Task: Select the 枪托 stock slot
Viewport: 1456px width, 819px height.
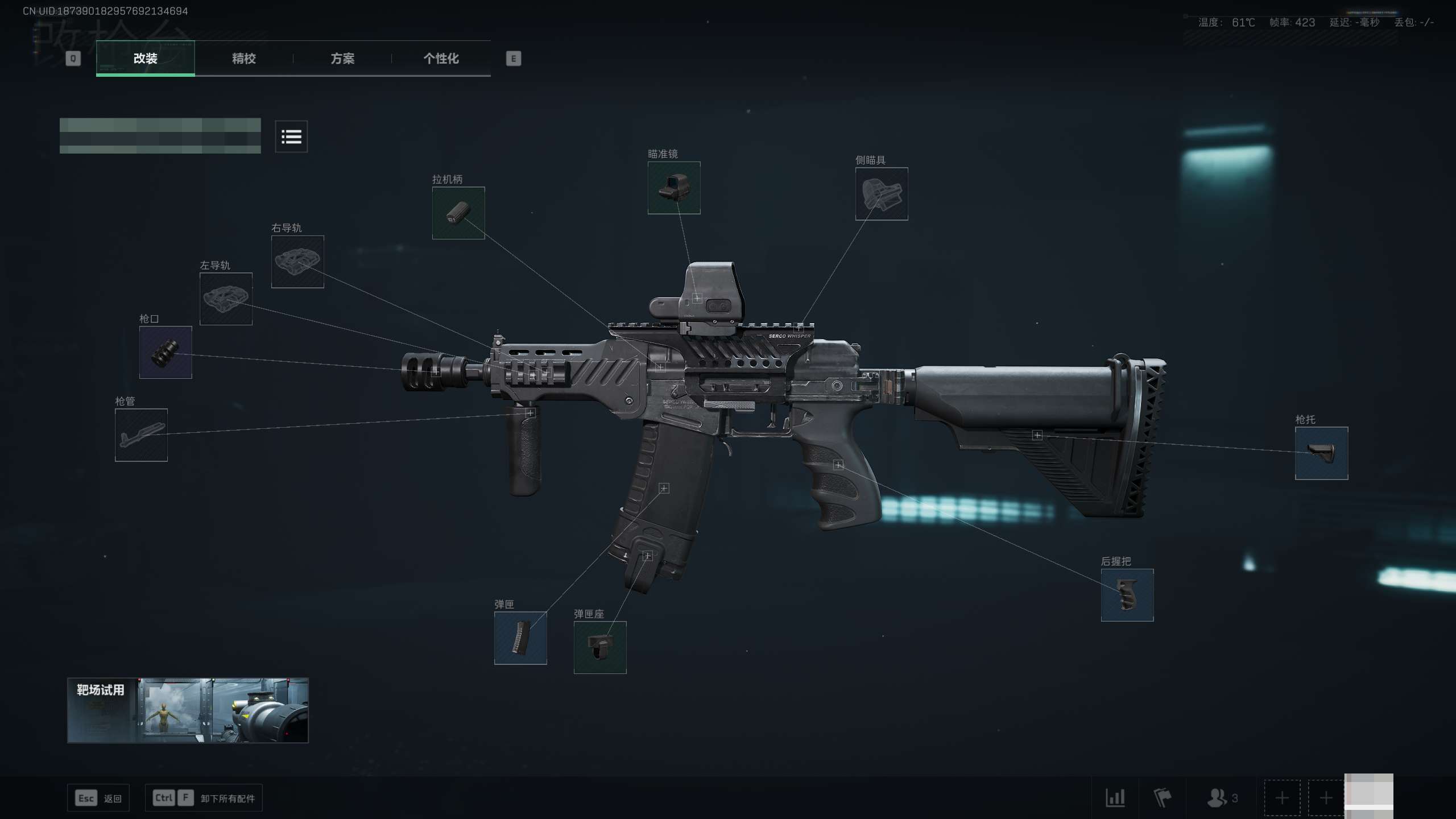Action: [x=1321, y=453]
